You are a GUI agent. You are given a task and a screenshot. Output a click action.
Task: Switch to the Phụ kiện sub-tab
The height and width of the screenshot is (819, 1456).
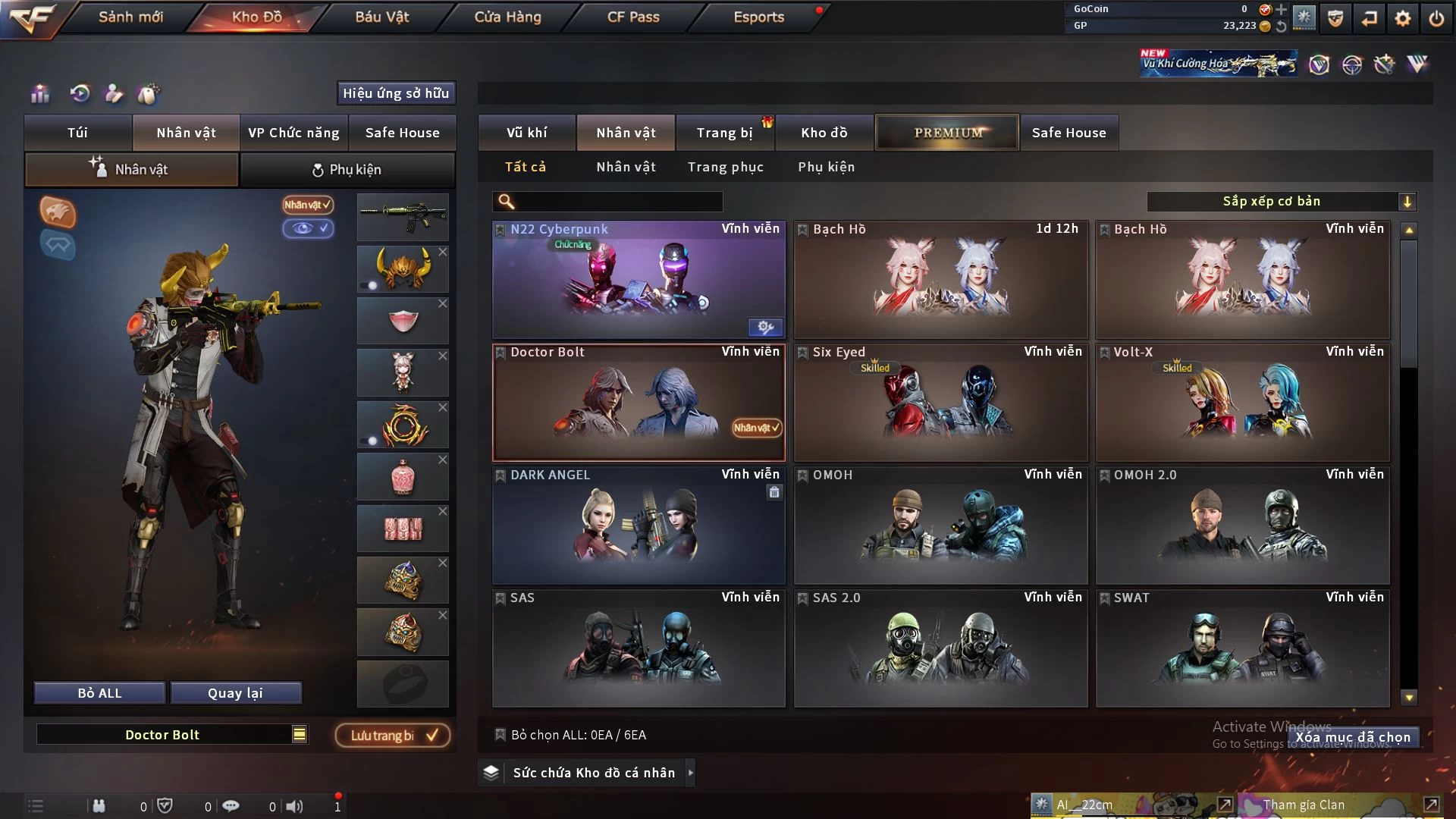click(x=347, y=170)
